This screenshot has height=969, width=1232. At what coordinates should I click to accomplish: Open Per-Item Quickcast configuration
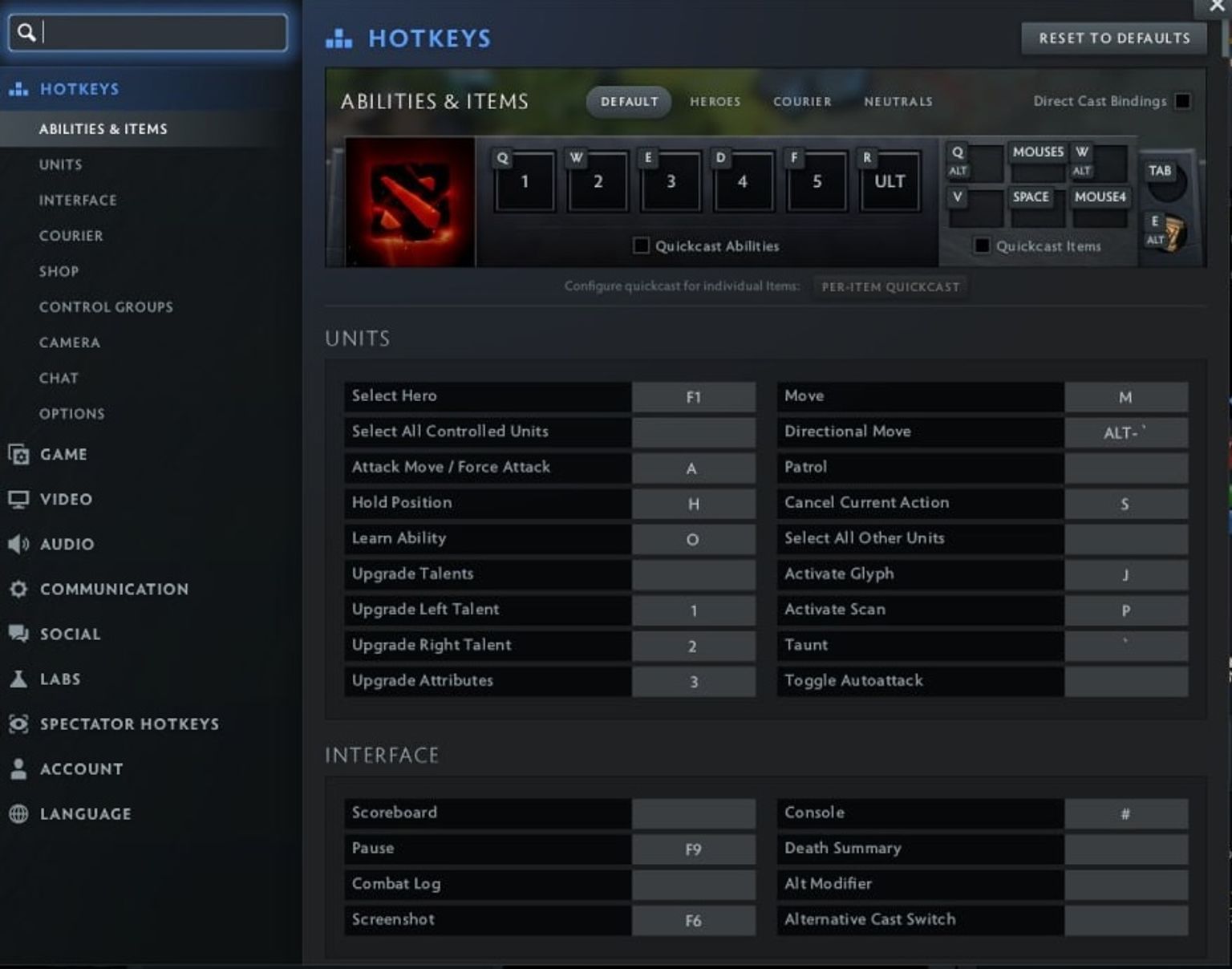click(890, 286)
